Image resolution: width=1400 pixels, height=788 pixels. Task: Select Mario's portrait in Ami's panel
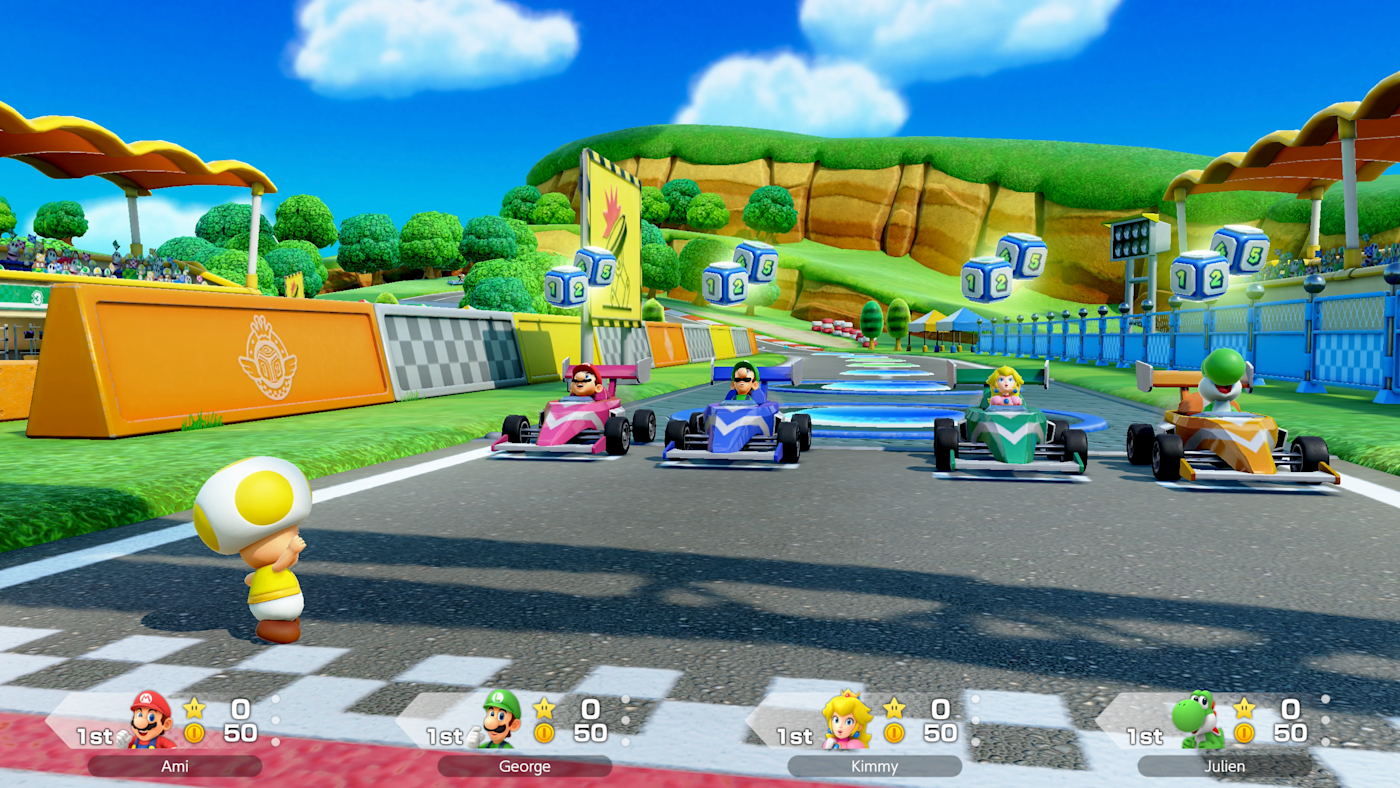click(x=150, y=720)
